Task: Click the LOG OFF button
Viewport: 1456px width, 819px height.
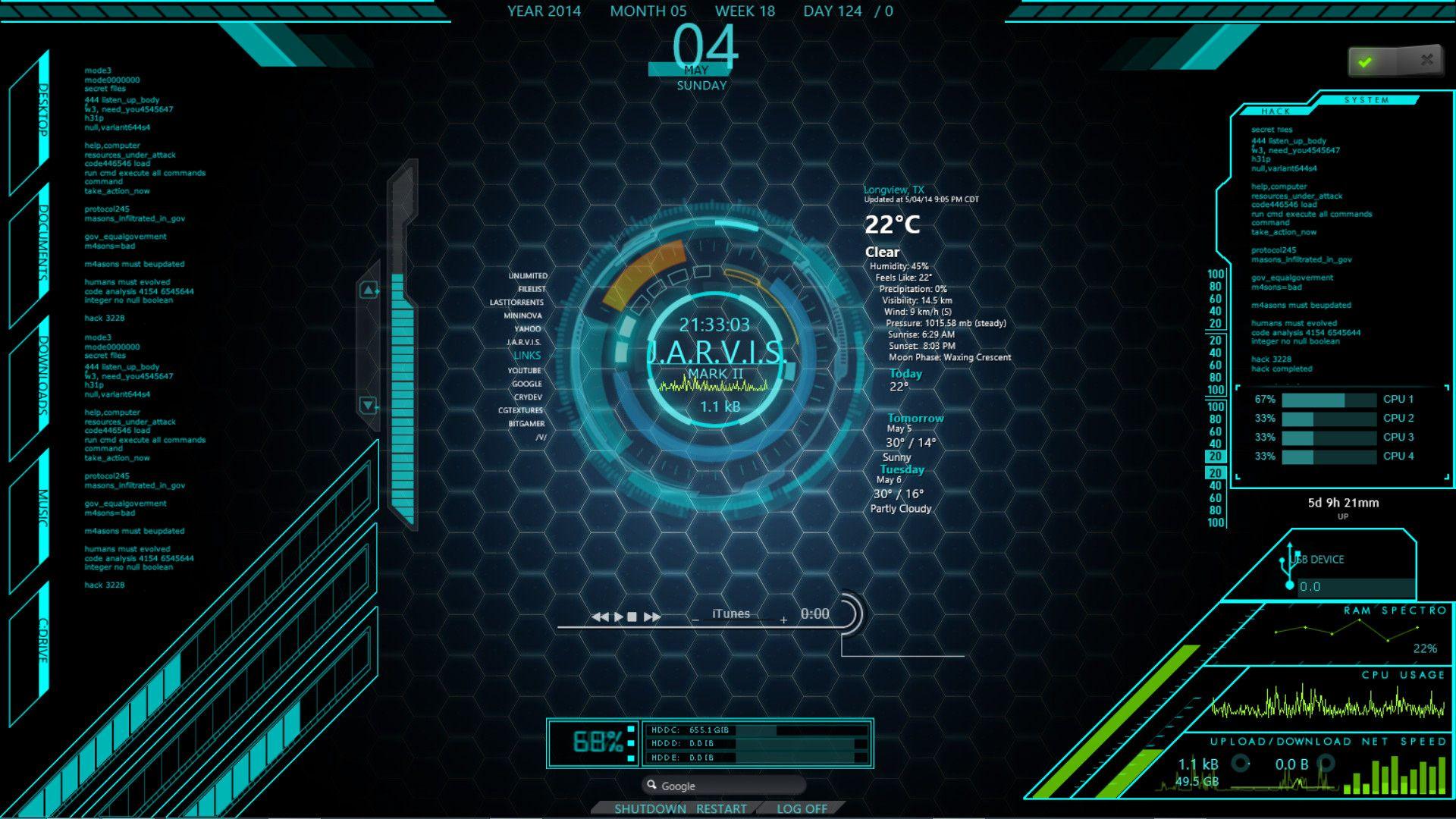Action: tap(802, 809)
